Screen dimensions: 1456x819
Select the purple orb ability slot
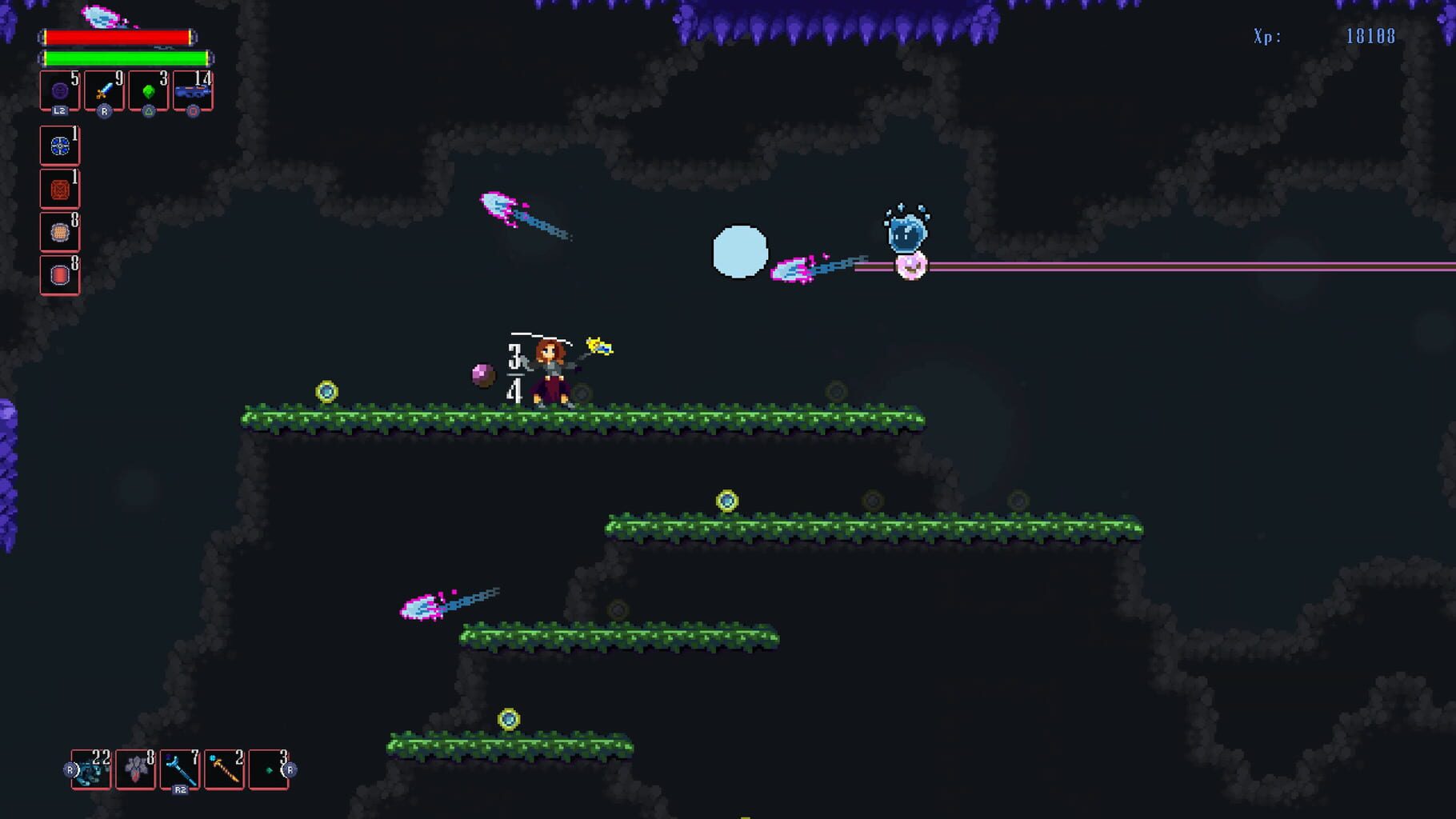tap(58, 90)
